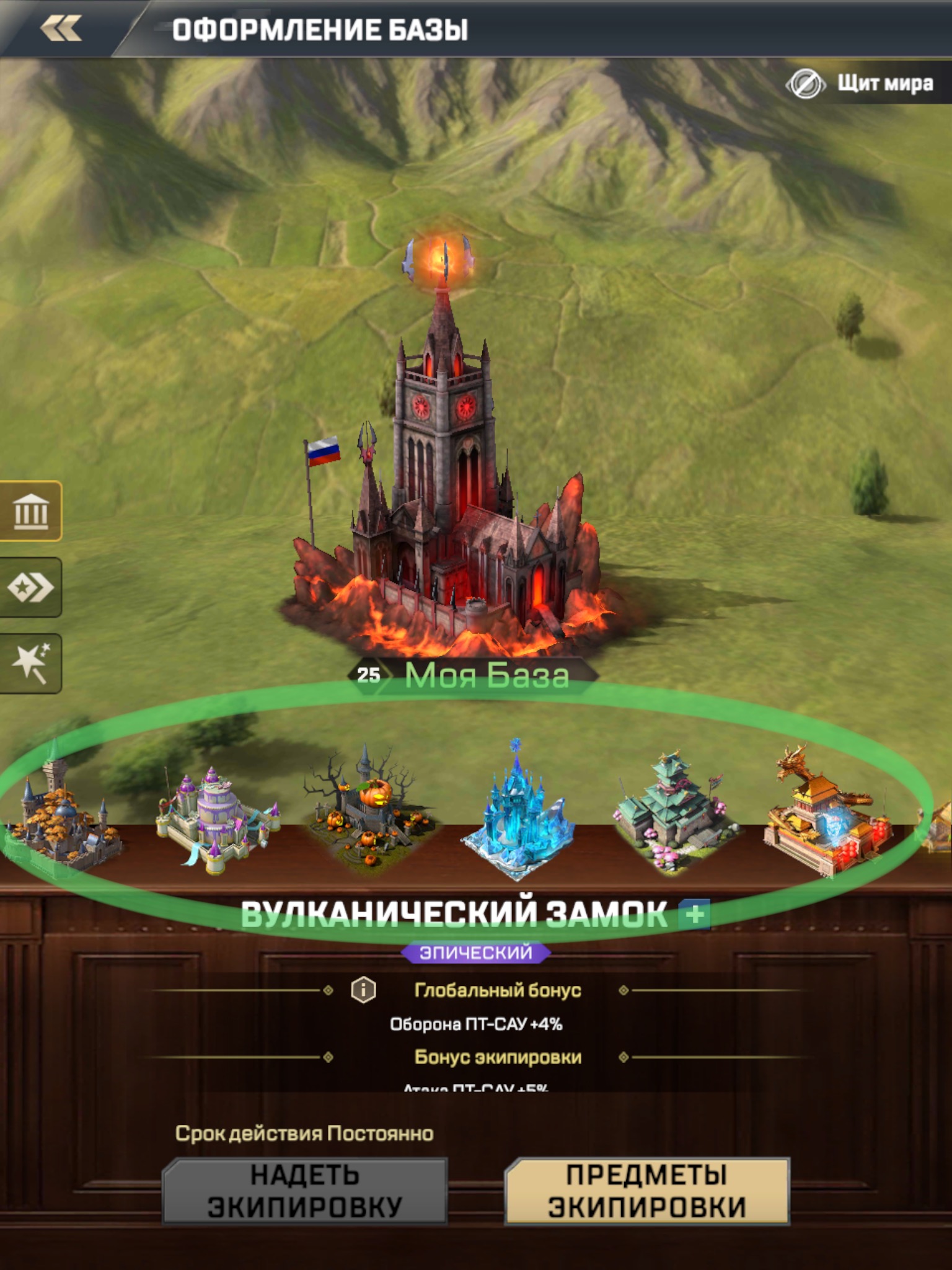This screenshot has height=1270, width=952.
Task: Select the magic wand sparkle tab
Action: click(31, 663)
